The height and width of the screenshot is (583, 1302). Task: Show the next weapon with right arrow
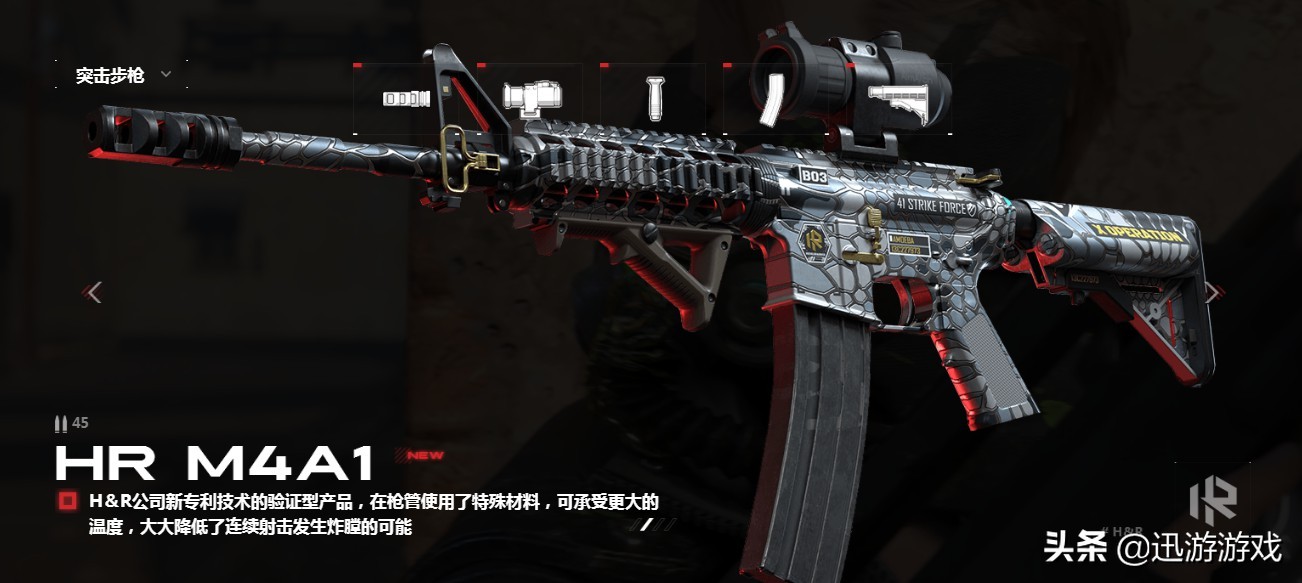[x=1212, y=292]
